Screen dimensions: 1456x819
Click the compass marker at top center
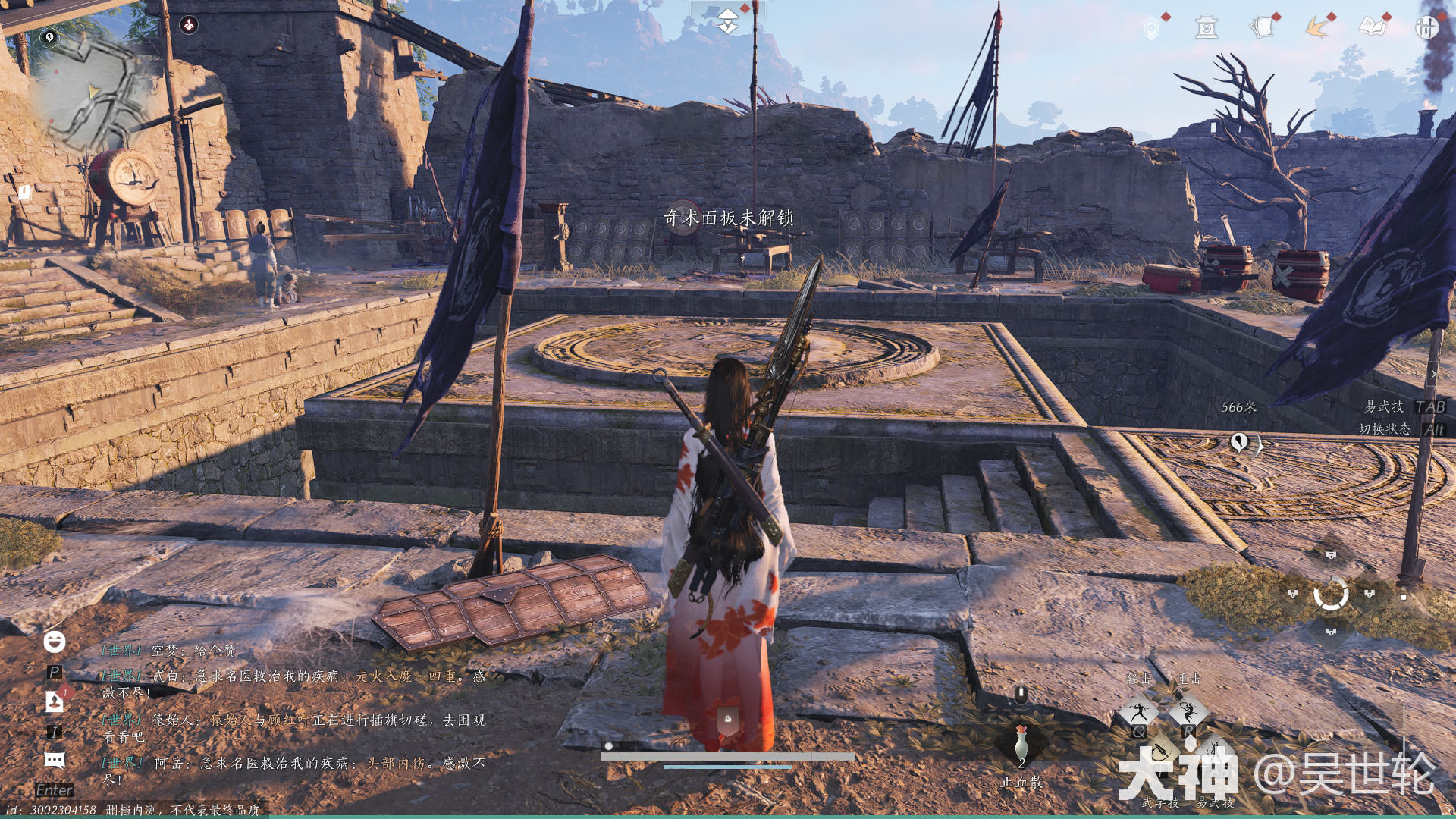coord(727,21)
